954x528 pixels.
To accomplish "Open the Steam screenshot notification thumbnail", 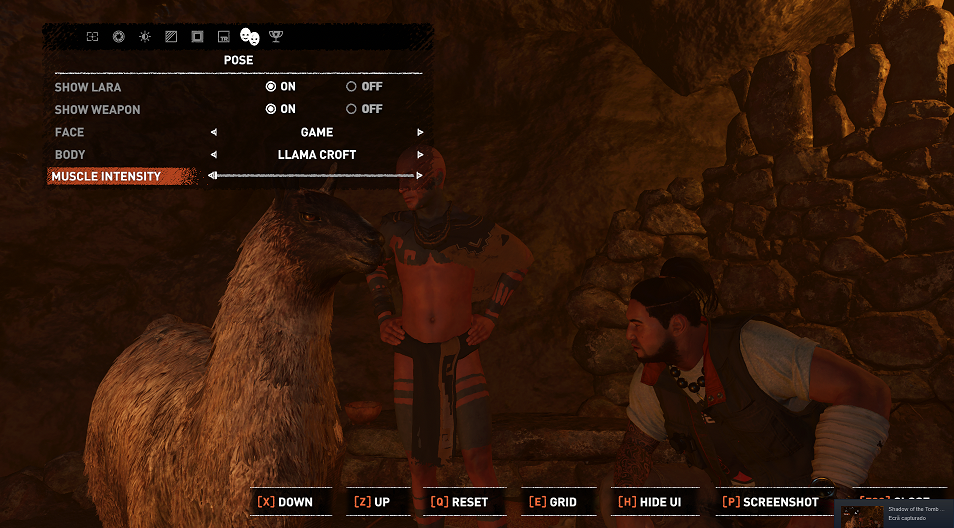I will tap(861, 514).
